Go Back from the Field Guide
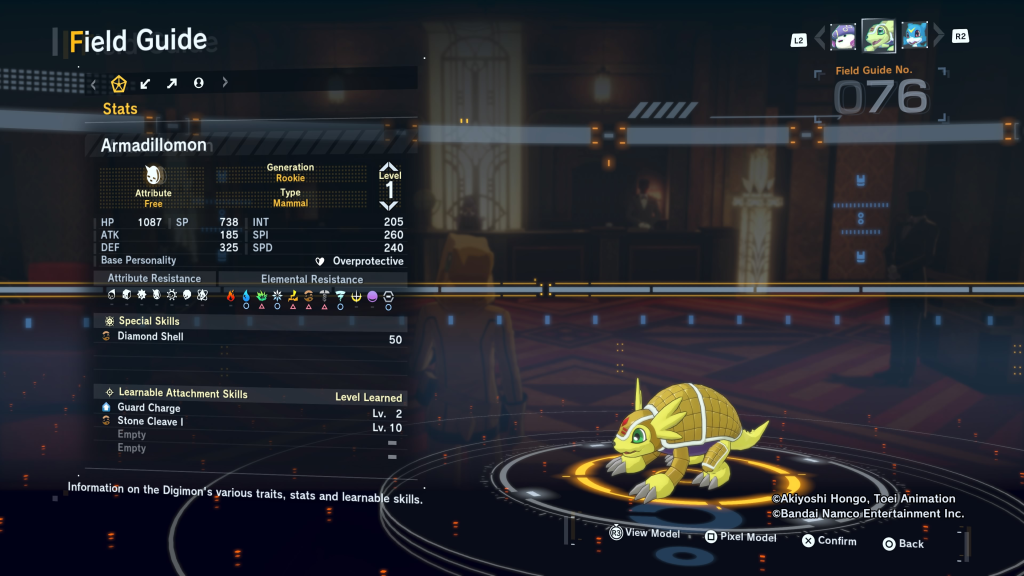 pyautogui.click(x=903, y=544)
